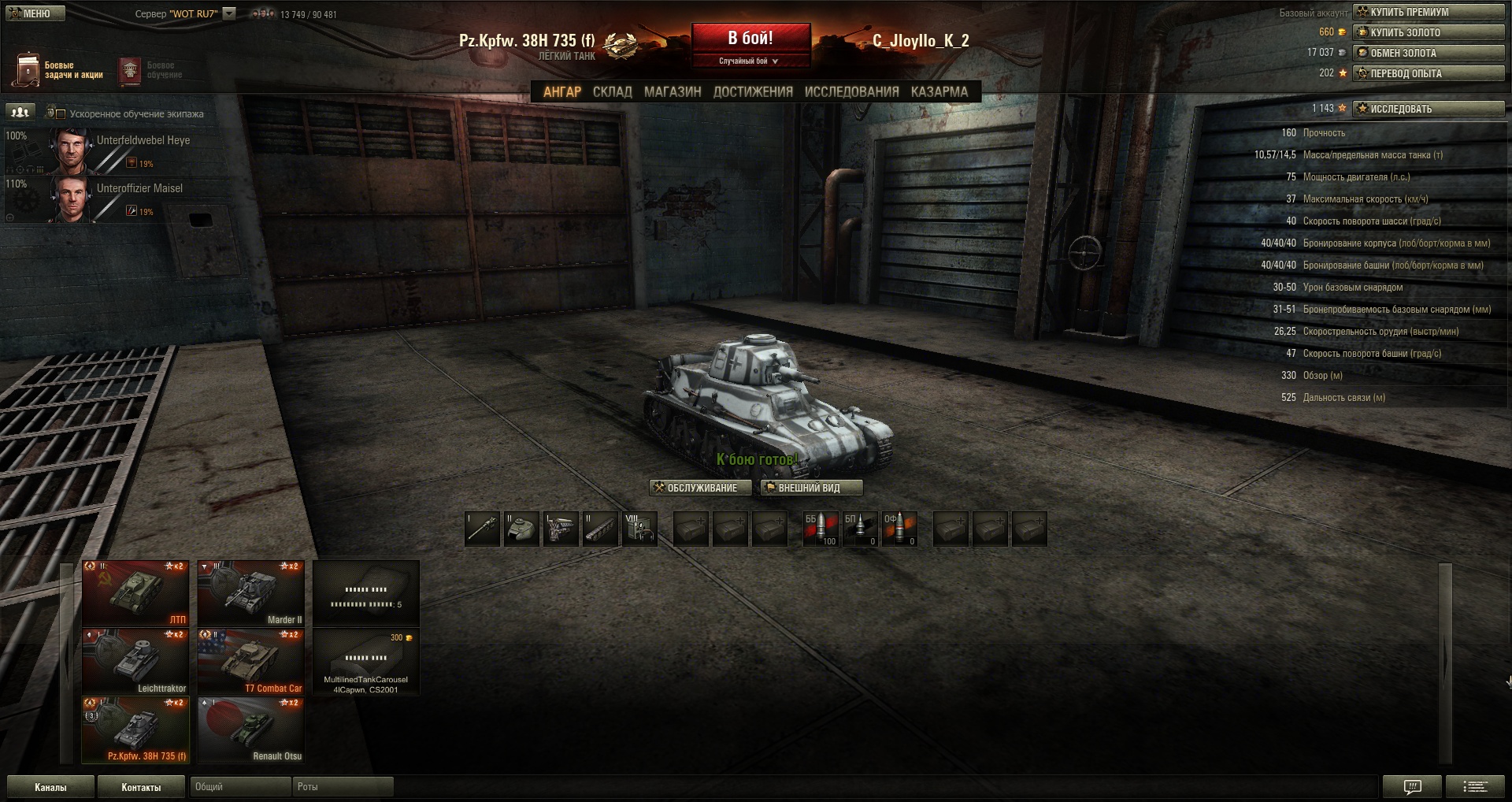The width and height of the screenshot is (1512, 802).
Task: Start battle with the В бой! button
Action: 750,39
